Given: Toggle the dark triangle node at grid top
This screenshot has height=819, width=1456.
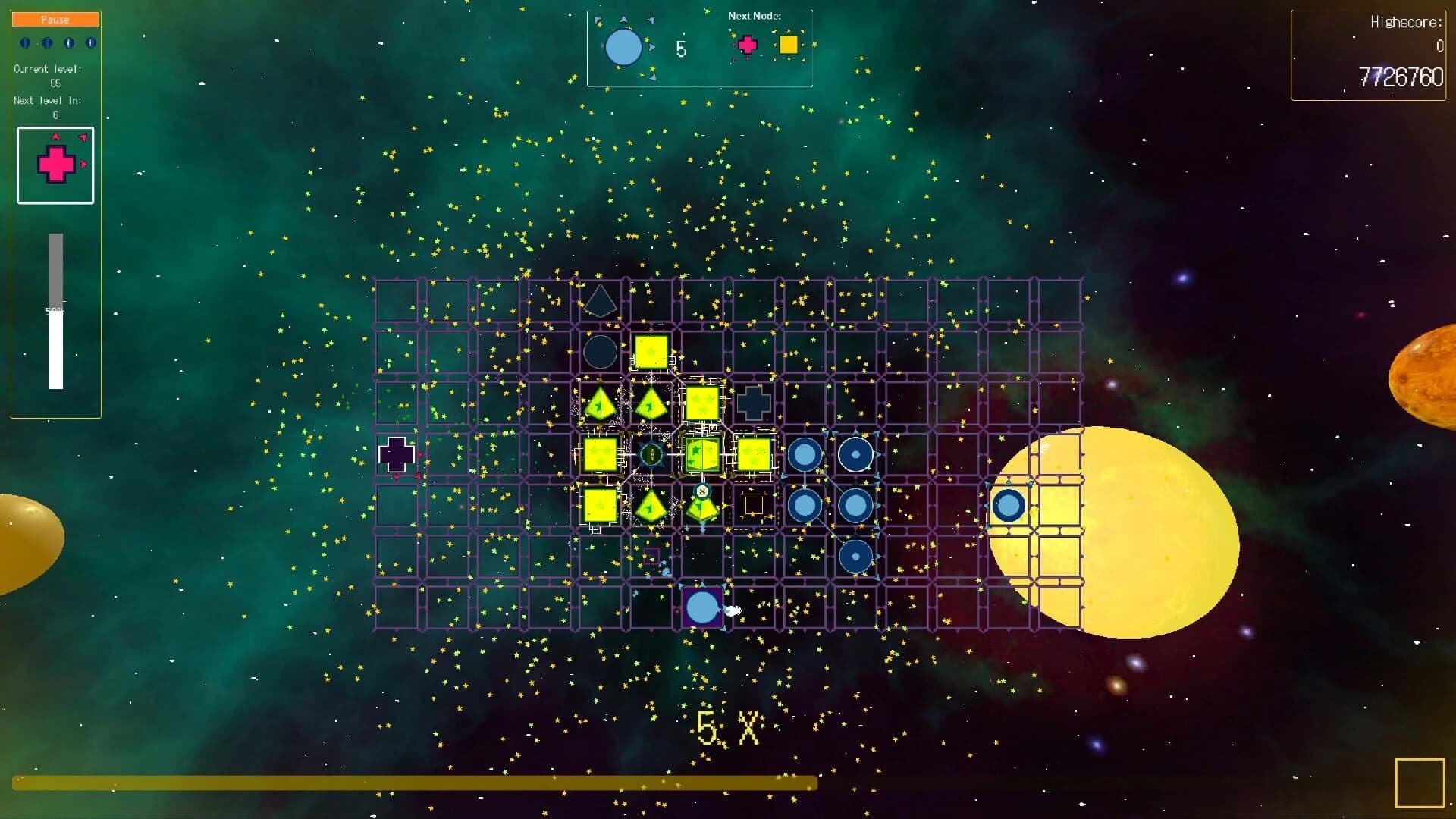Looking at the screenshot, I should point(600,303).
